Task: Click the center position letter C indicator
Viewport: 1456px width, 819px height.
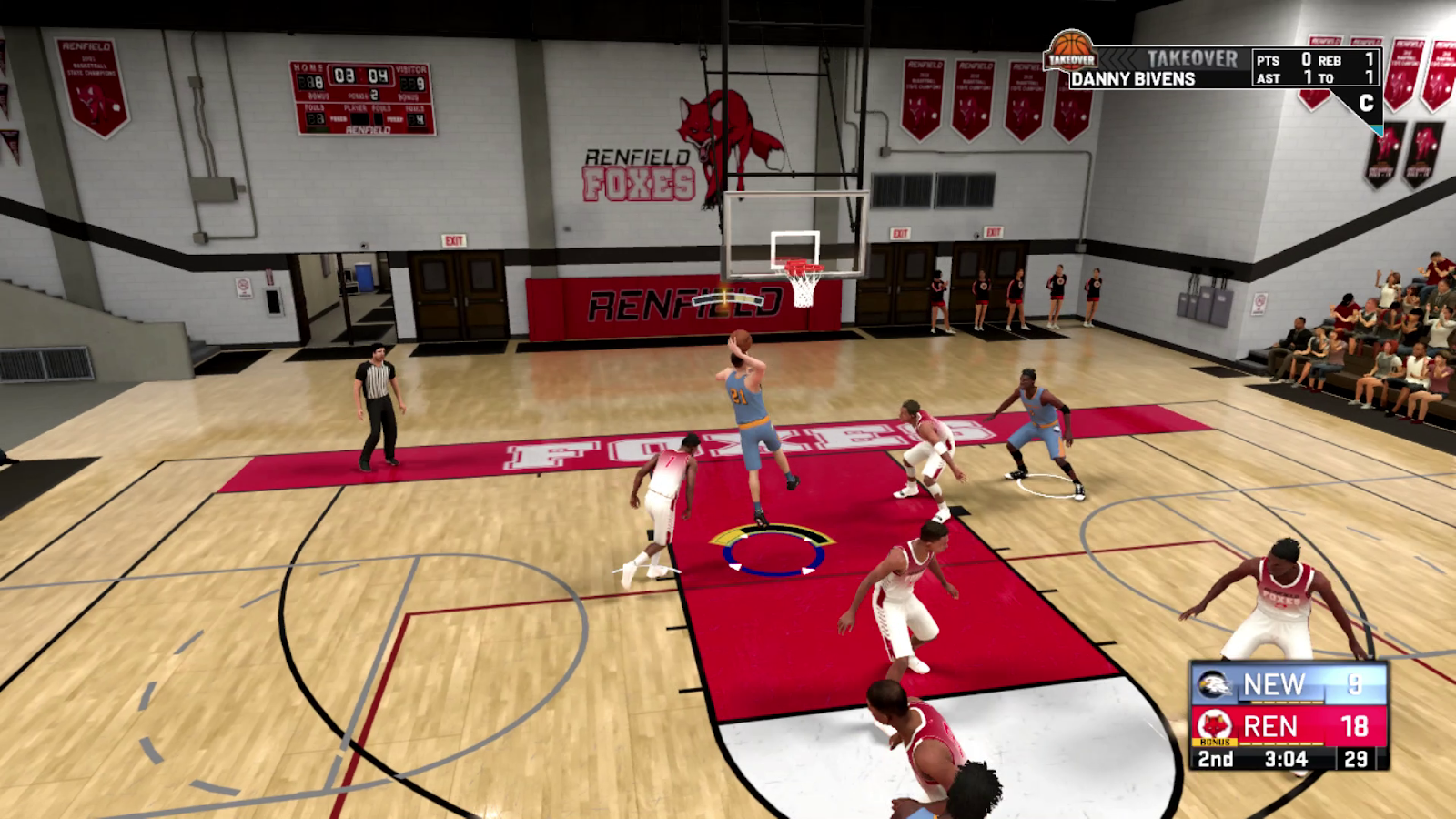Action: pos(1367,101)
